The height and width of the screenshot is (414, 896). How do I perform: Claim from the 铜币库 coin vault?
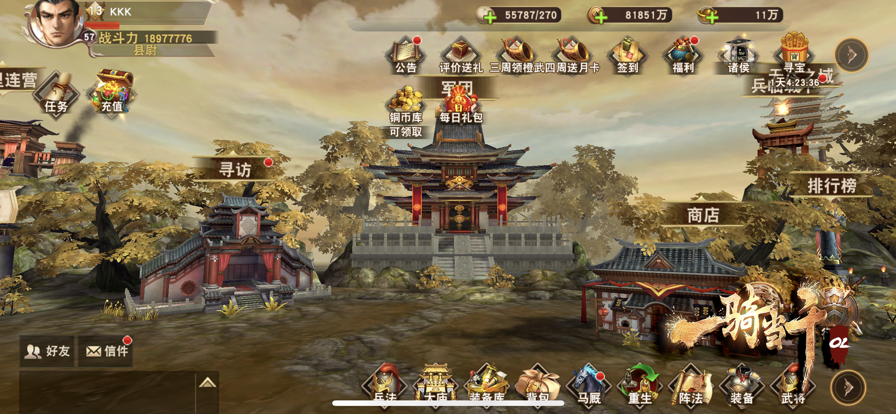point(406,105)
